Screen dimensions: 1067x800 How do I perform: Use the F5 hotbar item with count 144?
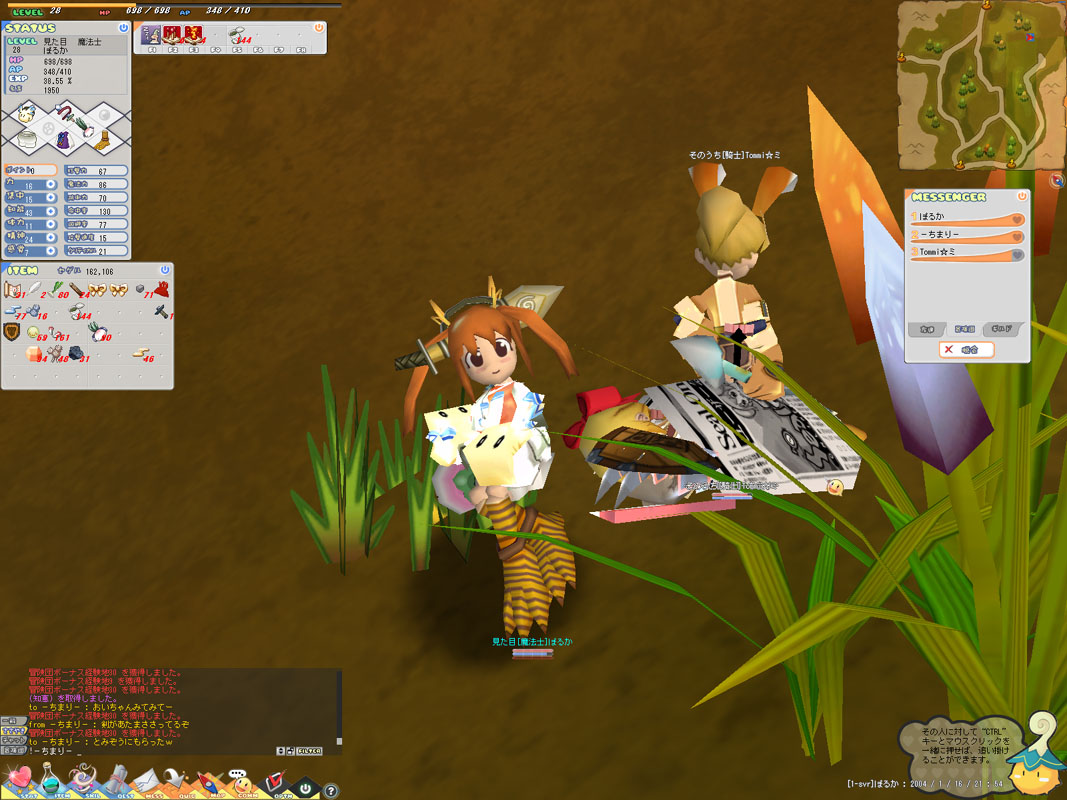pyautogui.click(x=240, y=36)
